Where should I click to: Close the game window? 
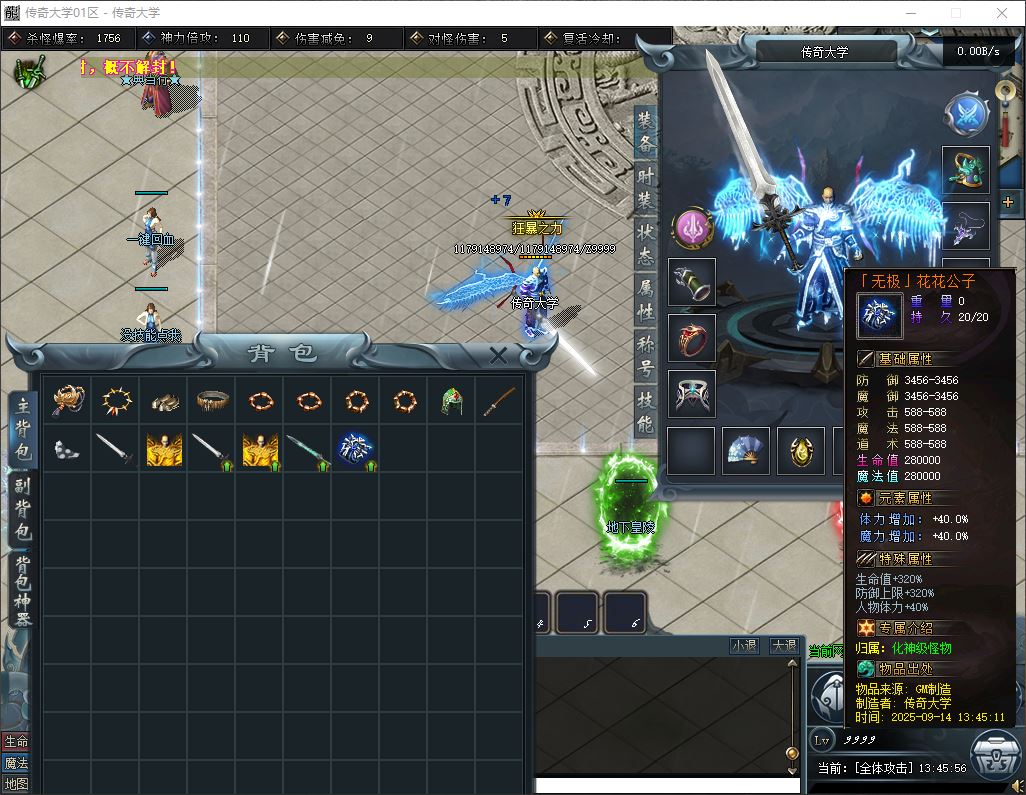tap(1002, 13)
